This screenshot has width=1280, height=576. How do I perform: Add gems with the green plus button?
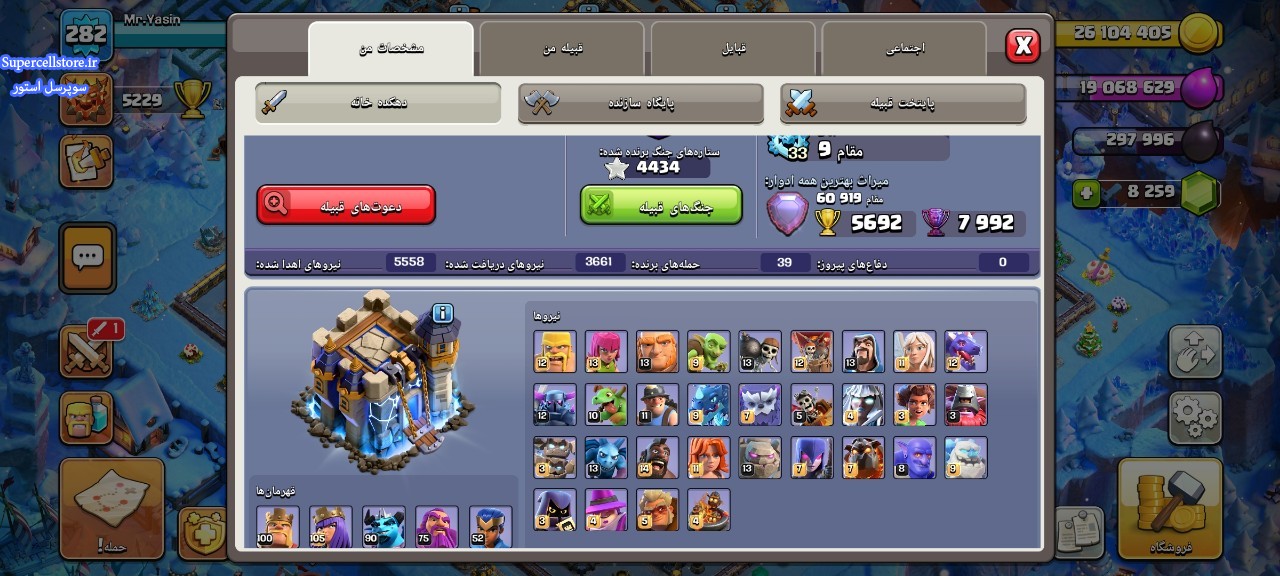pyautogui.click(x=1088, y=193)
